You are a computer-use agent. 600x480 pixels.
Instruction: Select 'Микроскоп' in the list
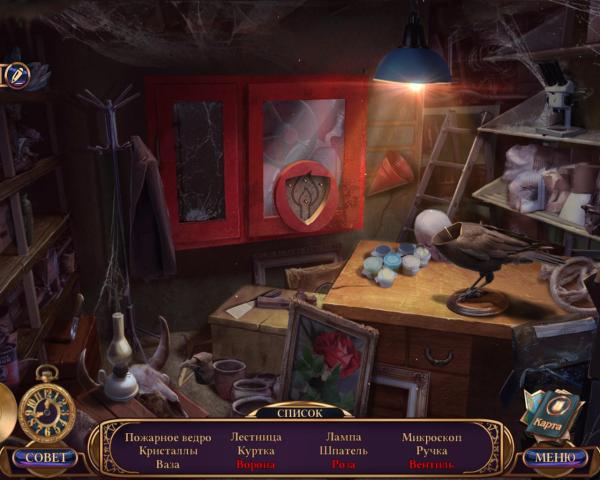click(431, 437)
